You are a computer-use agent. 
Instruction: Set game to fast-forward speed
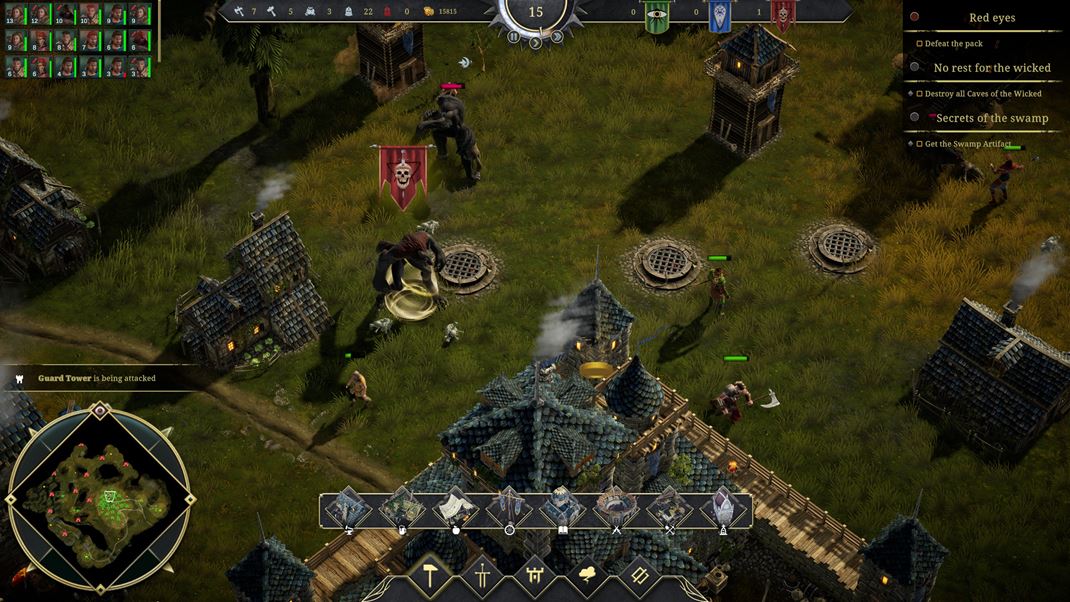click(557, 37)
